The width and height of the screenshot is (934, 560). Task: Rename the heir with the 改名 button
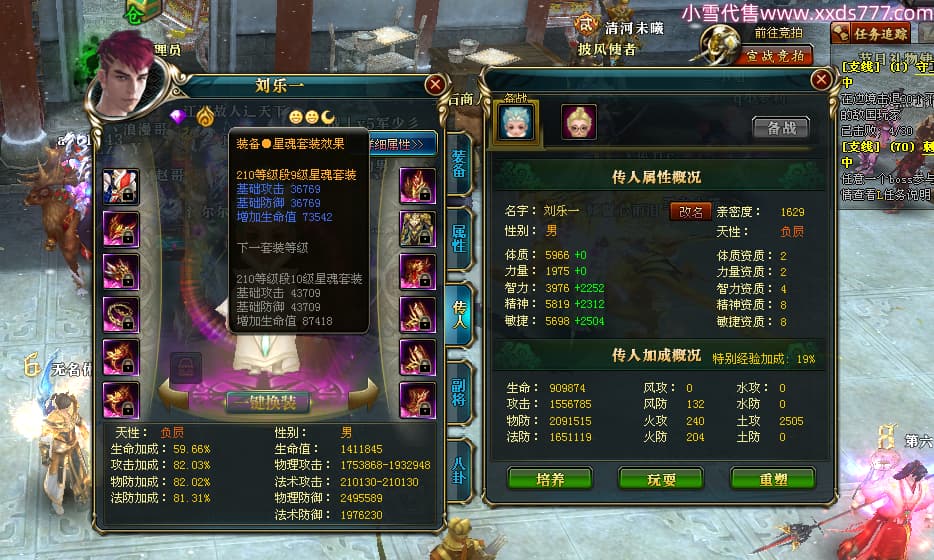point(691,211)
